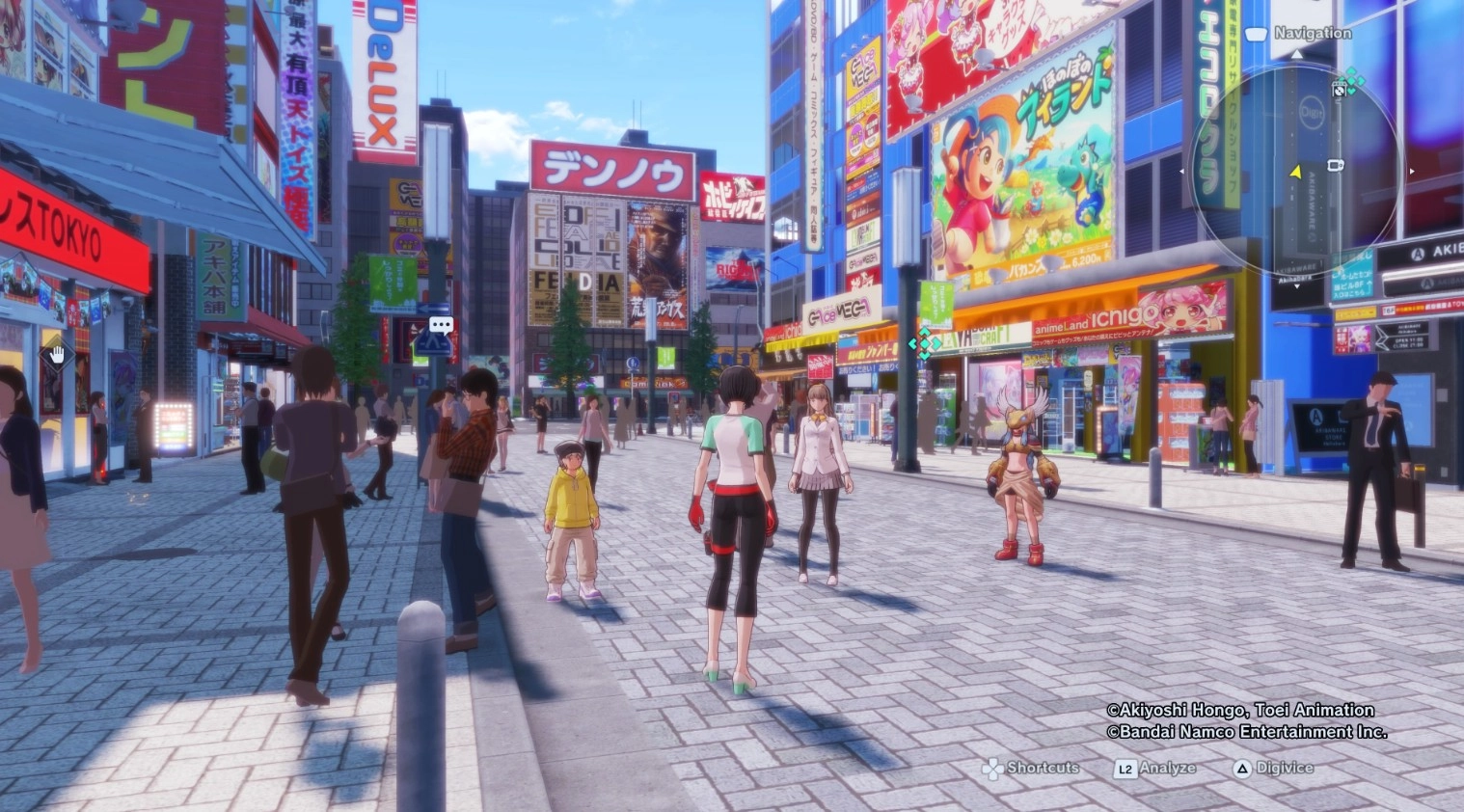Image resolution: width=1464 pixels, height=812 pixels.
Task: Click the teal objective marker on minimap
Action: click(x=1352, y=79)
